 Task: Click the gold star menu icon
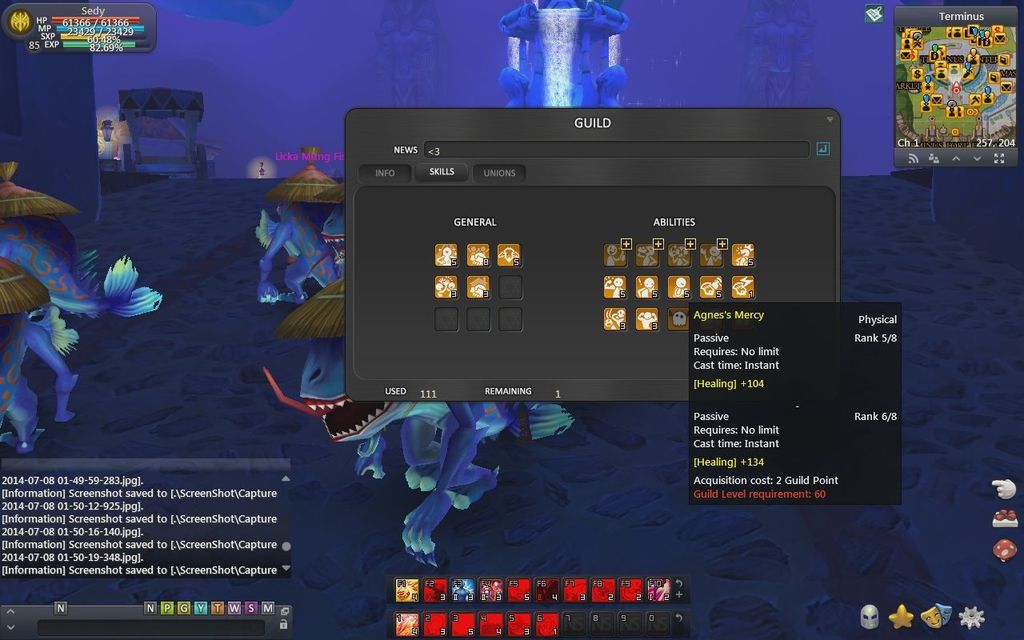(901, 617)
